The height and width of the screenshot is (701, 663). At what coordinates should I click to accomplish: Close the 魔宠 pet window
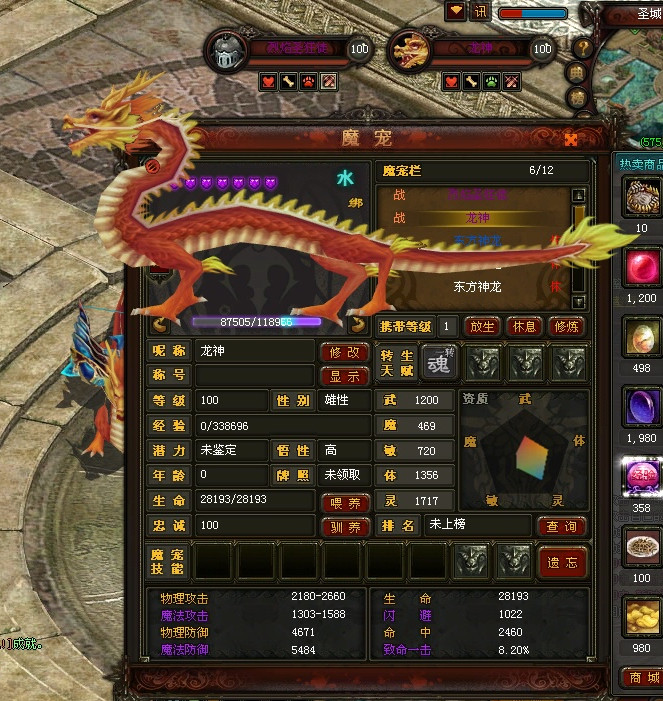[572, 139]
